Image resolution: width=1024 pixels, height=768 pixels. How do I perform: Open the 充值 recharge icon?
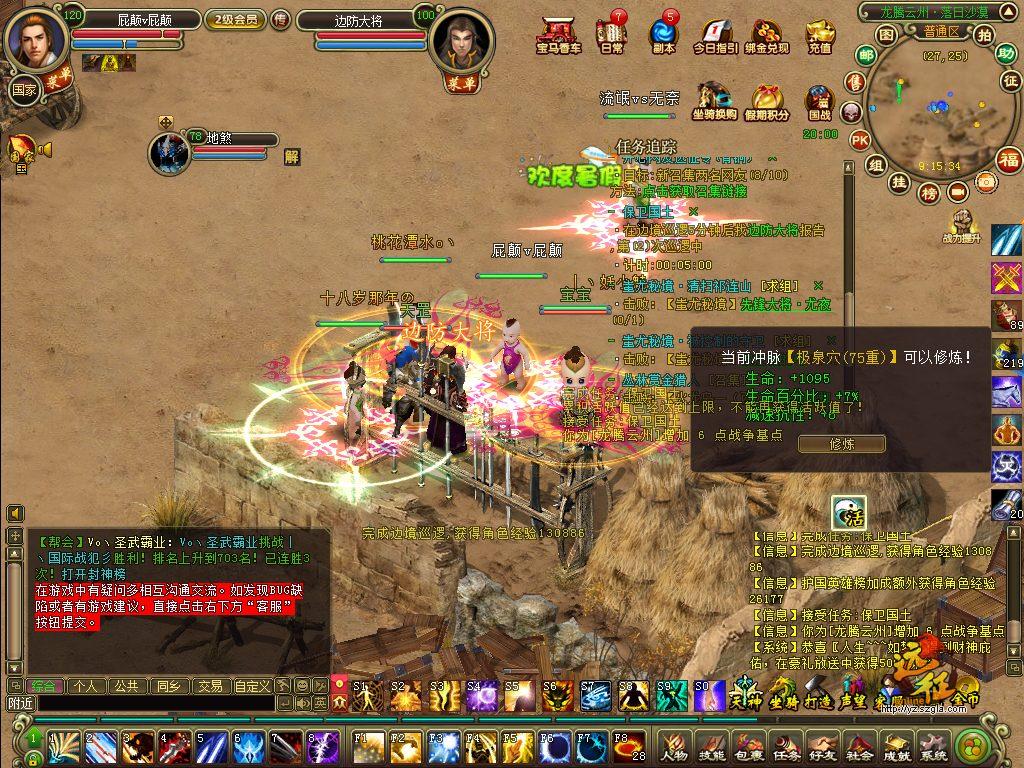pos(820,35)
